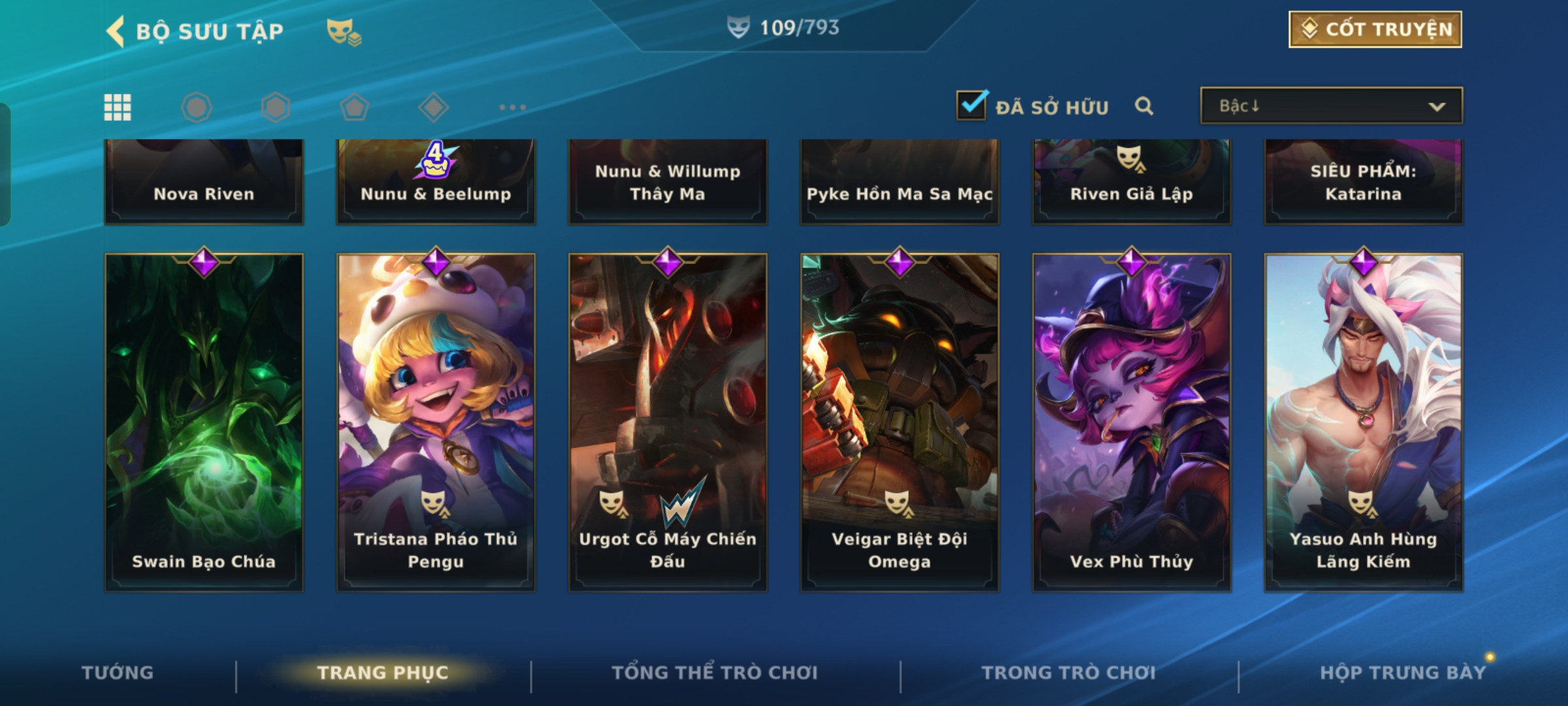Select the SIÊU PHẨM: Katarina skin
This screenshot has height=706, width=1568.
[1364, 183]
